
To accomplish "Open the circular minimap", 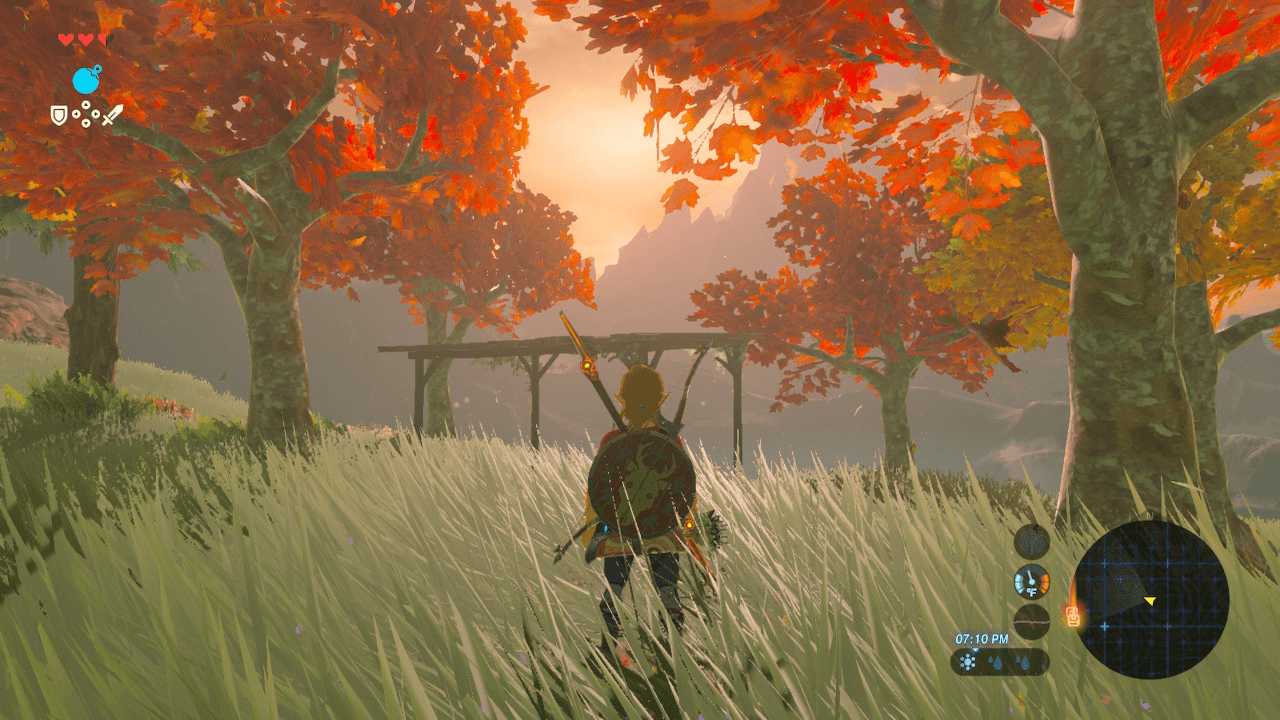I will click(x=1150, y=599).
